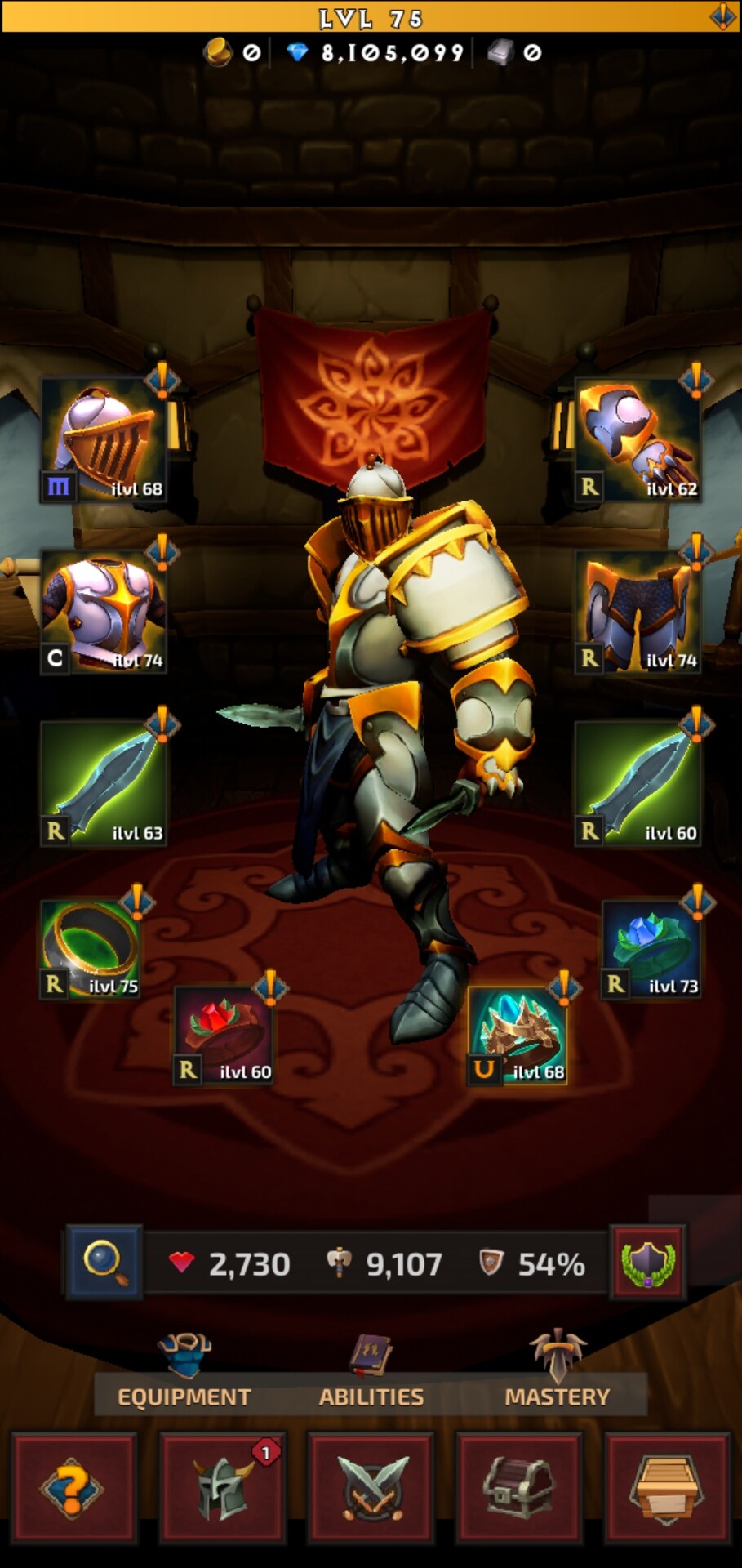Select the ilvl 63 sword slot
742x1568 pixels.
point(104,784)
